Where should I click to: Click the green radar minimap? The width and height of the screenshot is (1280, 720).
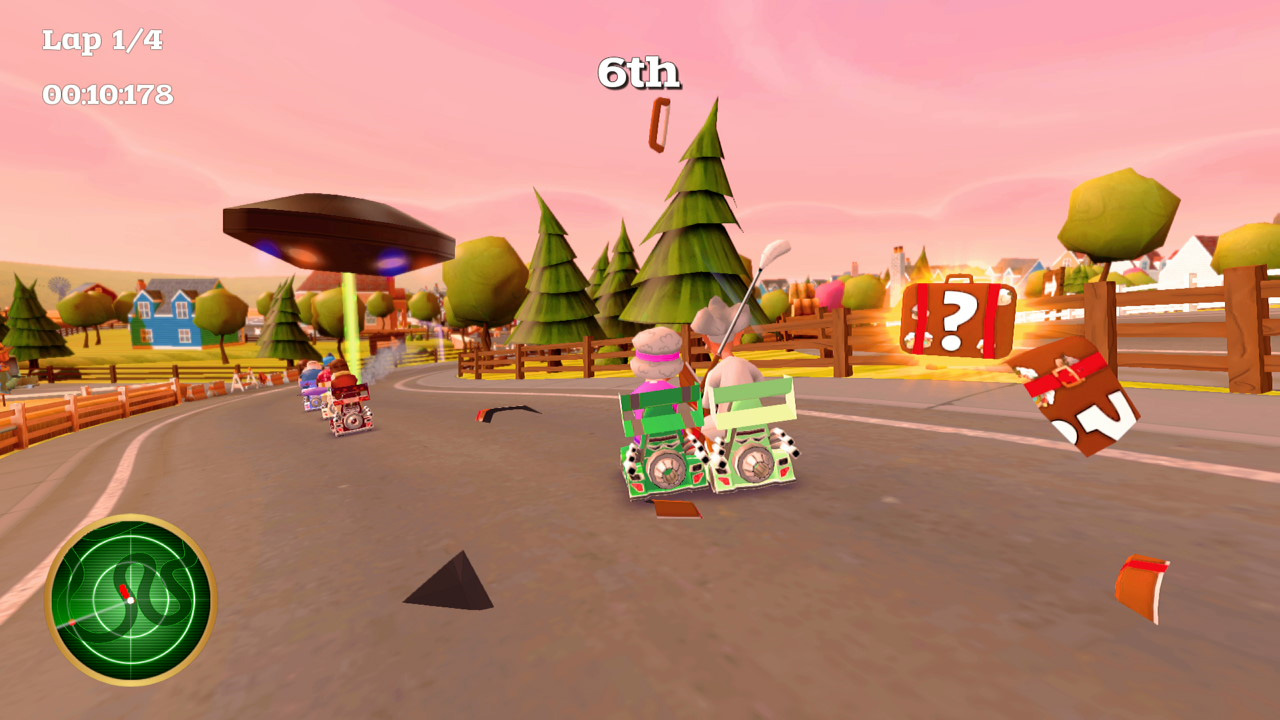coord(130,600)
